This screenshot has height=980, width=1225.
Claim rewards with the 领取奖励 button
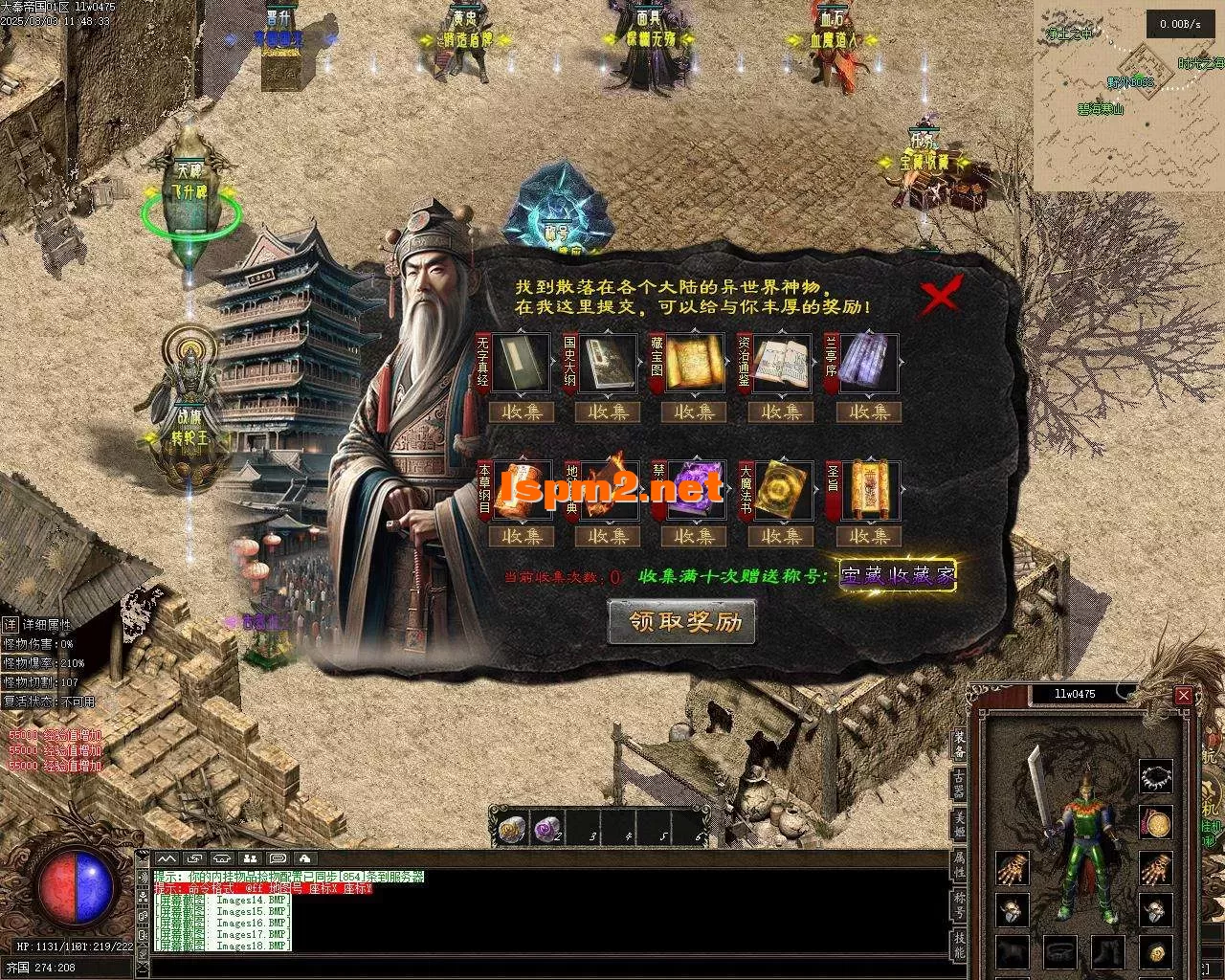682,622
